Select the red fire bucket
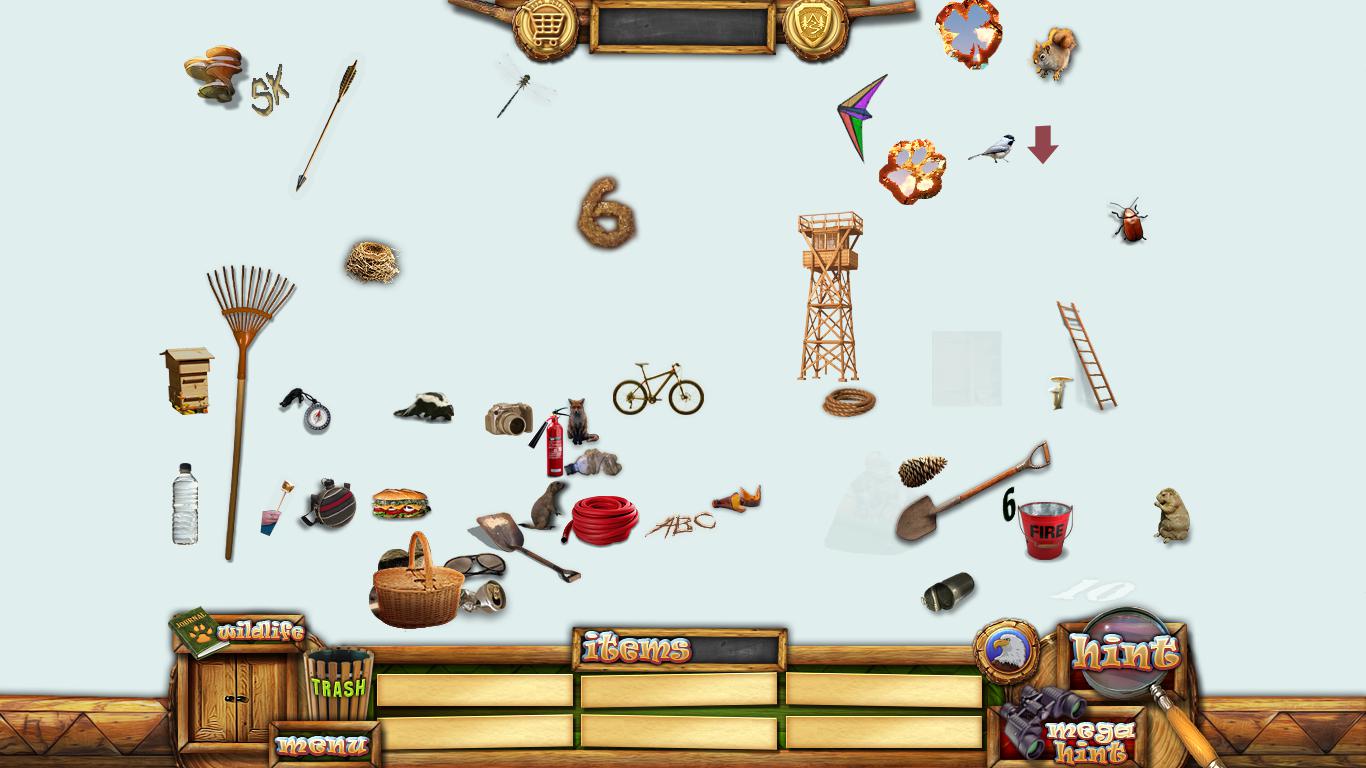 [1045, 529]
